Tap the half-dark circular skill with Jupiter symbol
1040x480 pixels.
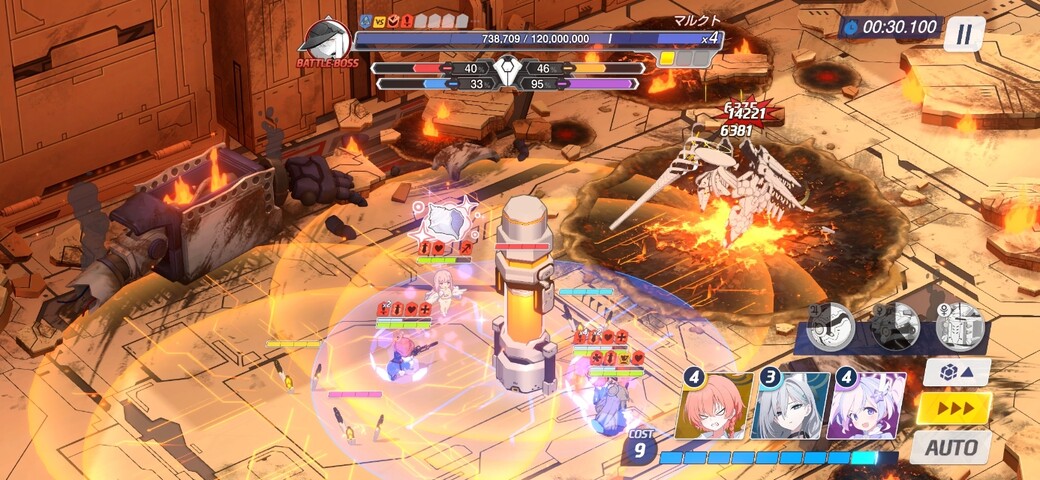click(831, 326)
